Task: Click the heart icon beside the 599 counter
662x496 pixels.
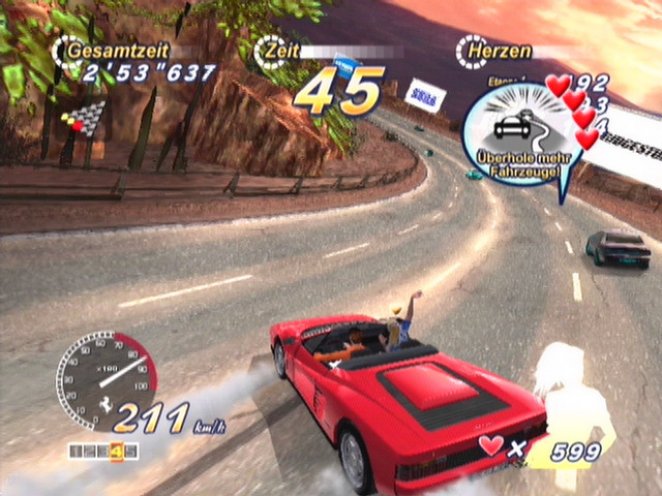Action: 491,444
